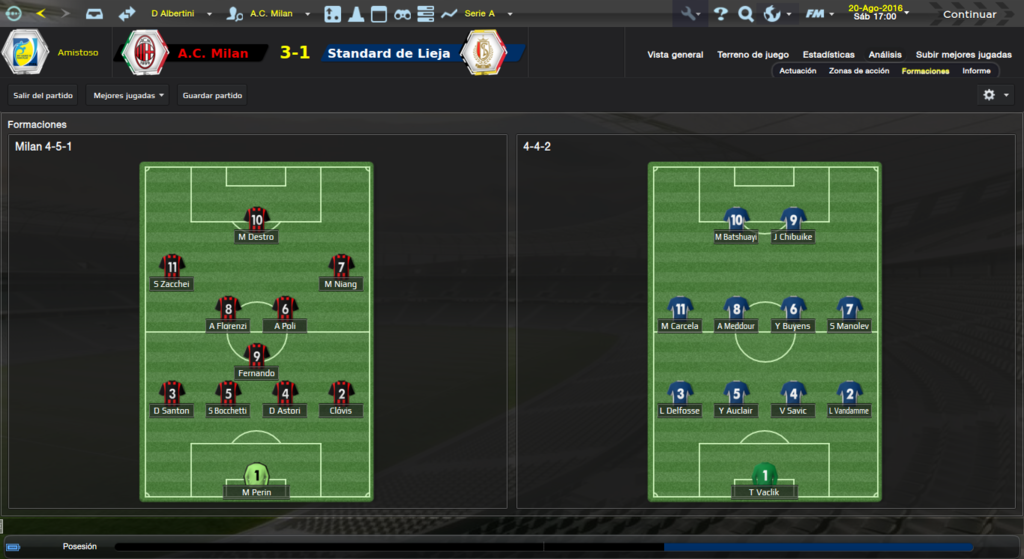Screen dimensions: 1024x559
Task: Select the Análisis tab
Action: coord(885,55)
